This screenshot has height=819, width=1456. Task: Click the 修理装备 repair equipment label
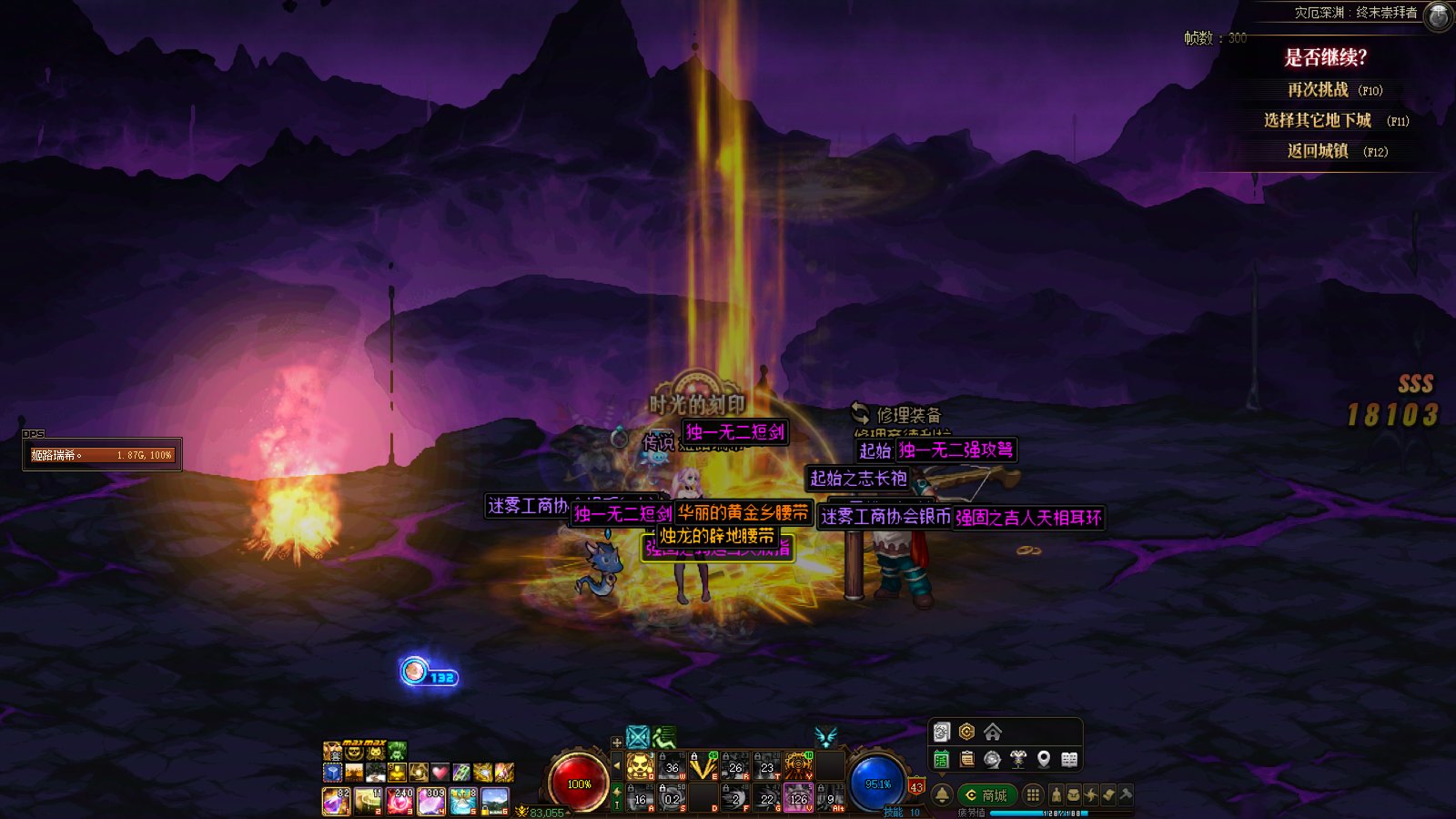(x=907, y=415)
